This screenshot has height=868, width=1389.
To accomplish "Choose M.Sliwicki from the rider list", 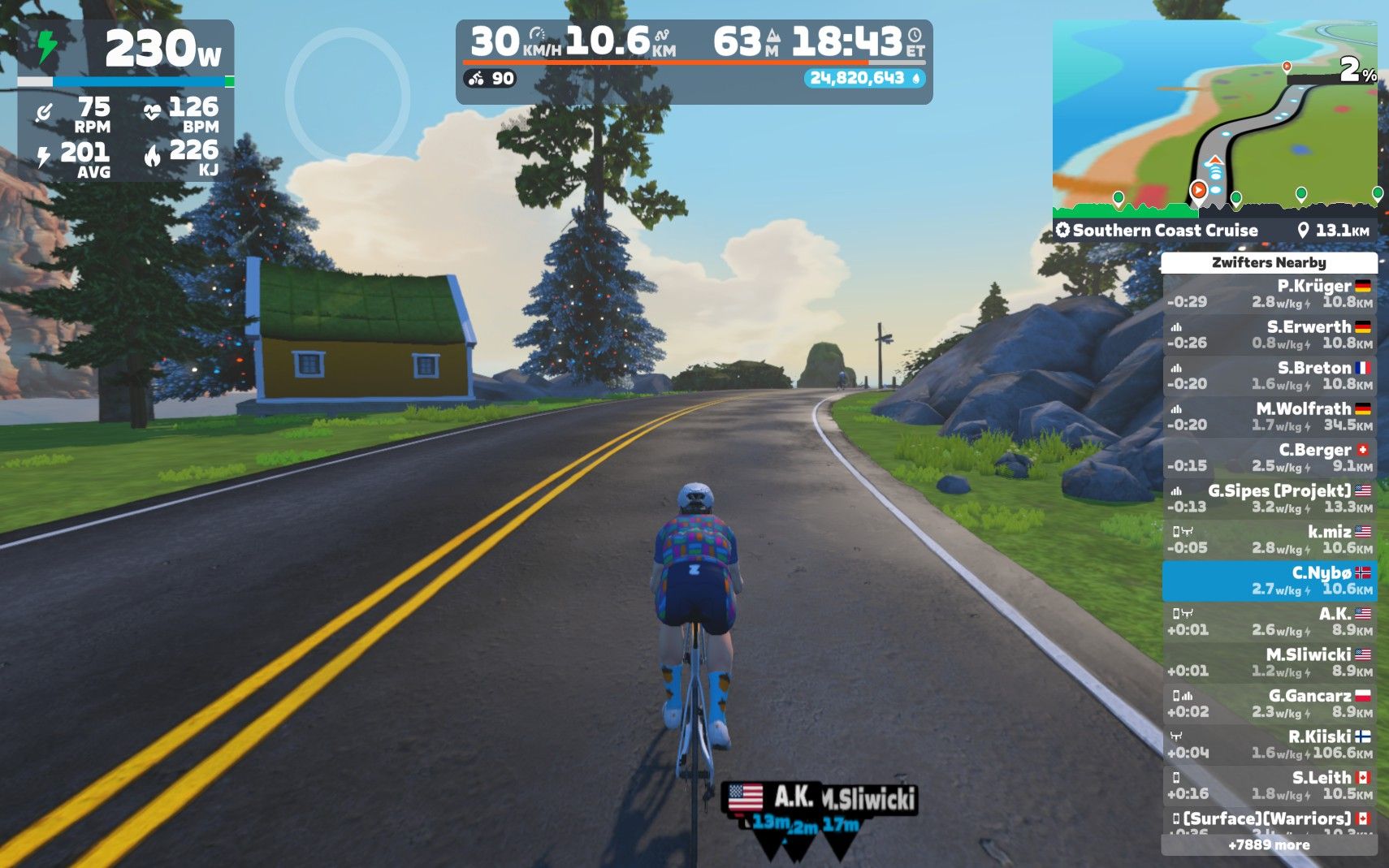I will pos(1269,663).
